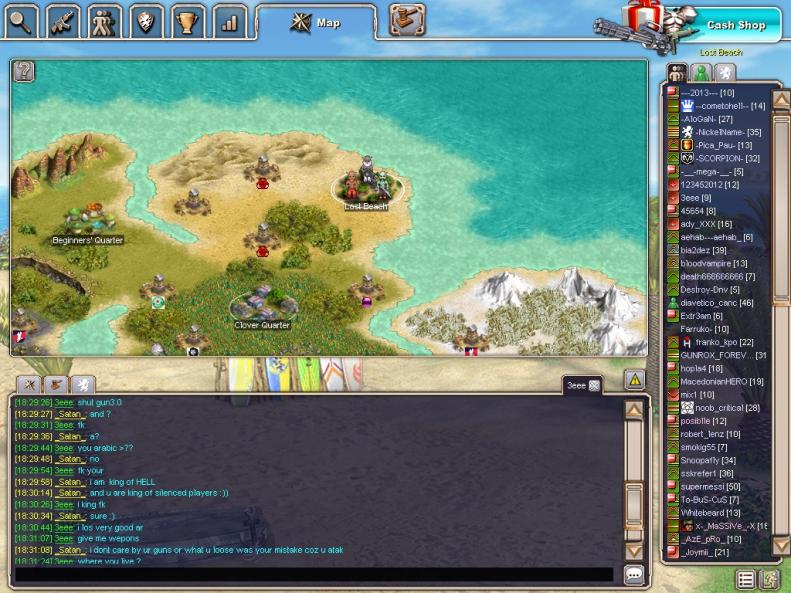Select Lost Beach on the map
This screenshot has width=791, height=593.
(x=366, y=190)
